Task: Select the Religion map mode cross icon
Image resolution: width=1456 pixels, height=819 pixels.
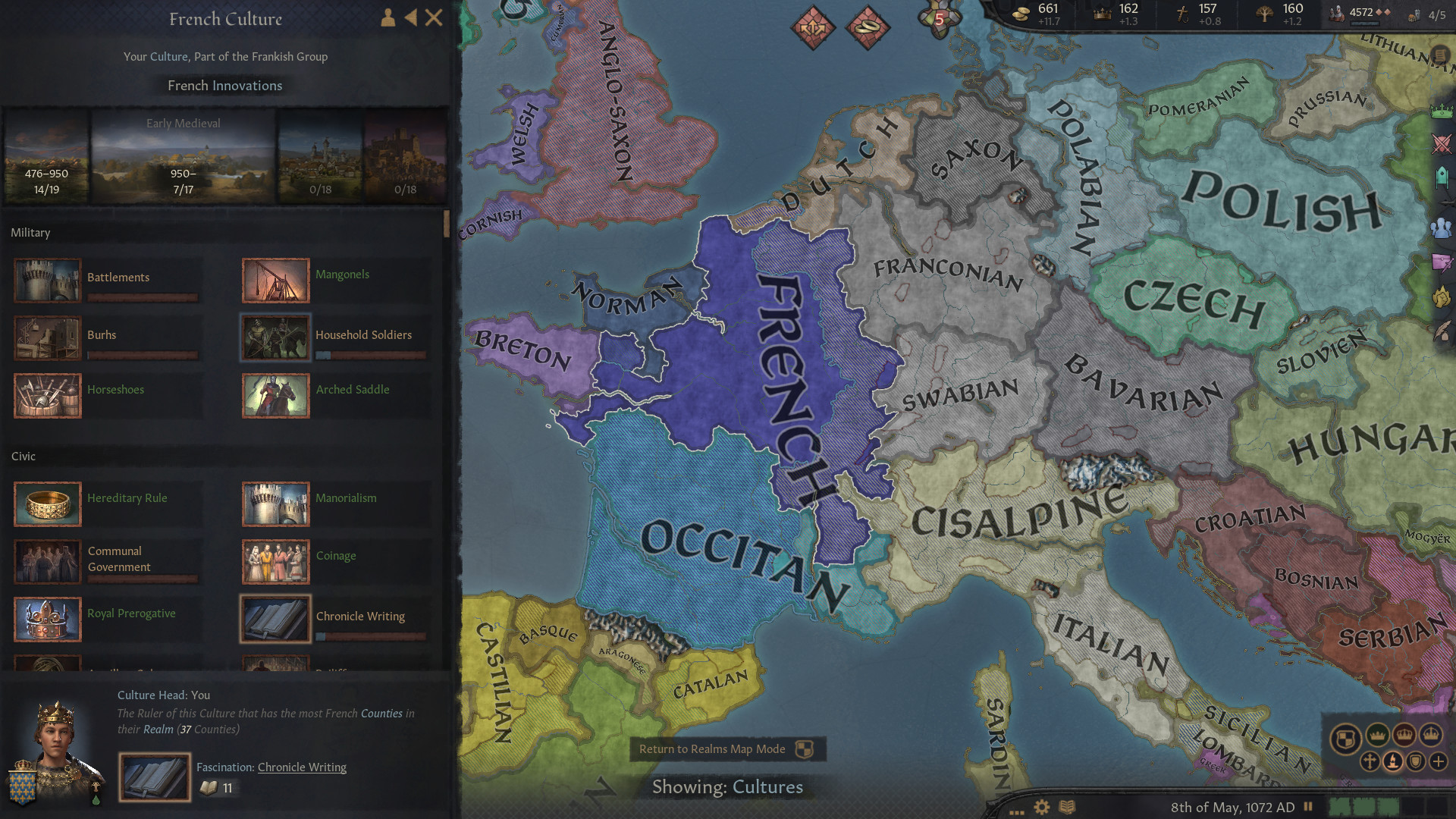Action: tap(1369, 761)
